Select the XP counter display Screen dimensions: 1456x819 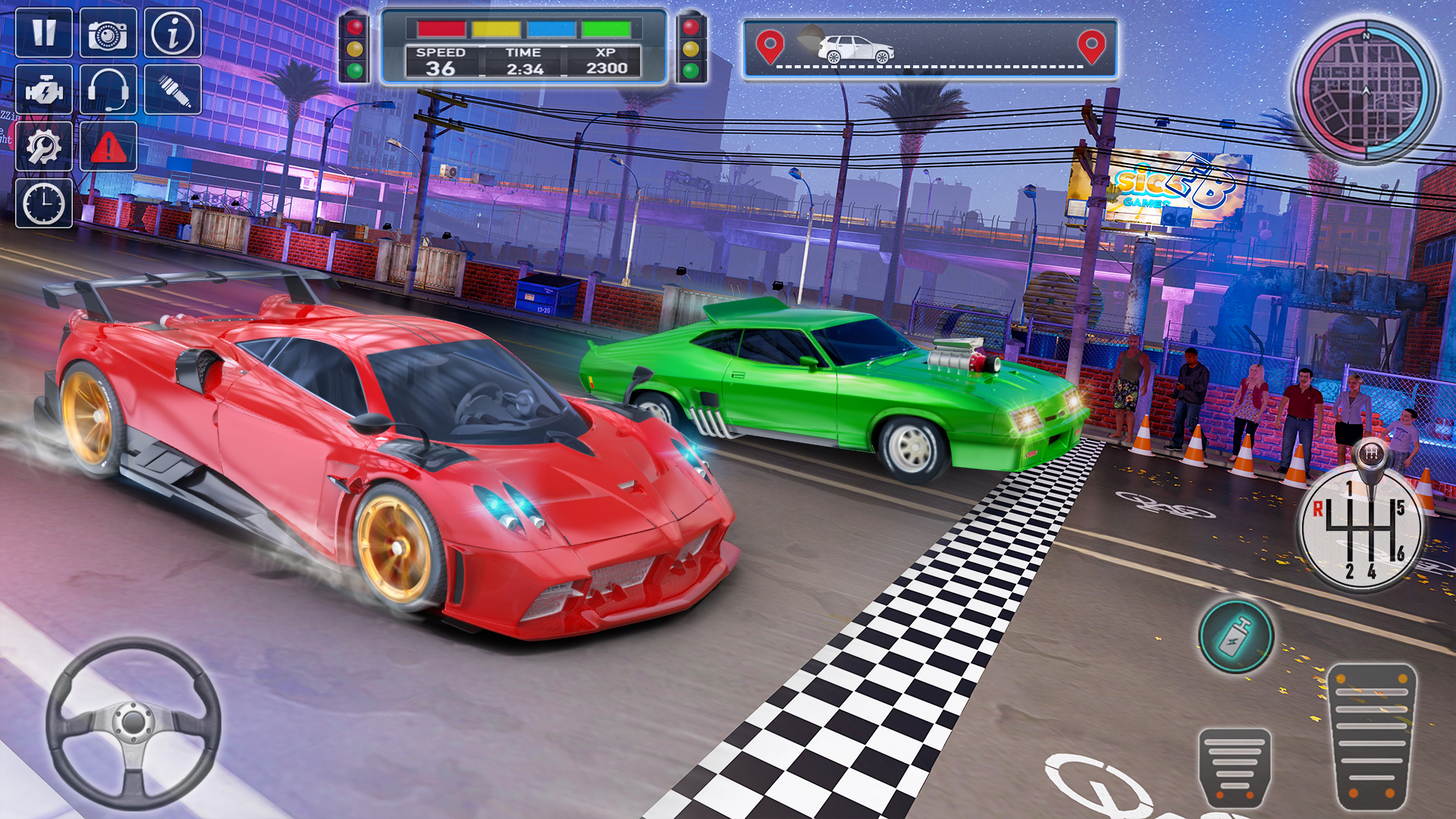[608, 61]
